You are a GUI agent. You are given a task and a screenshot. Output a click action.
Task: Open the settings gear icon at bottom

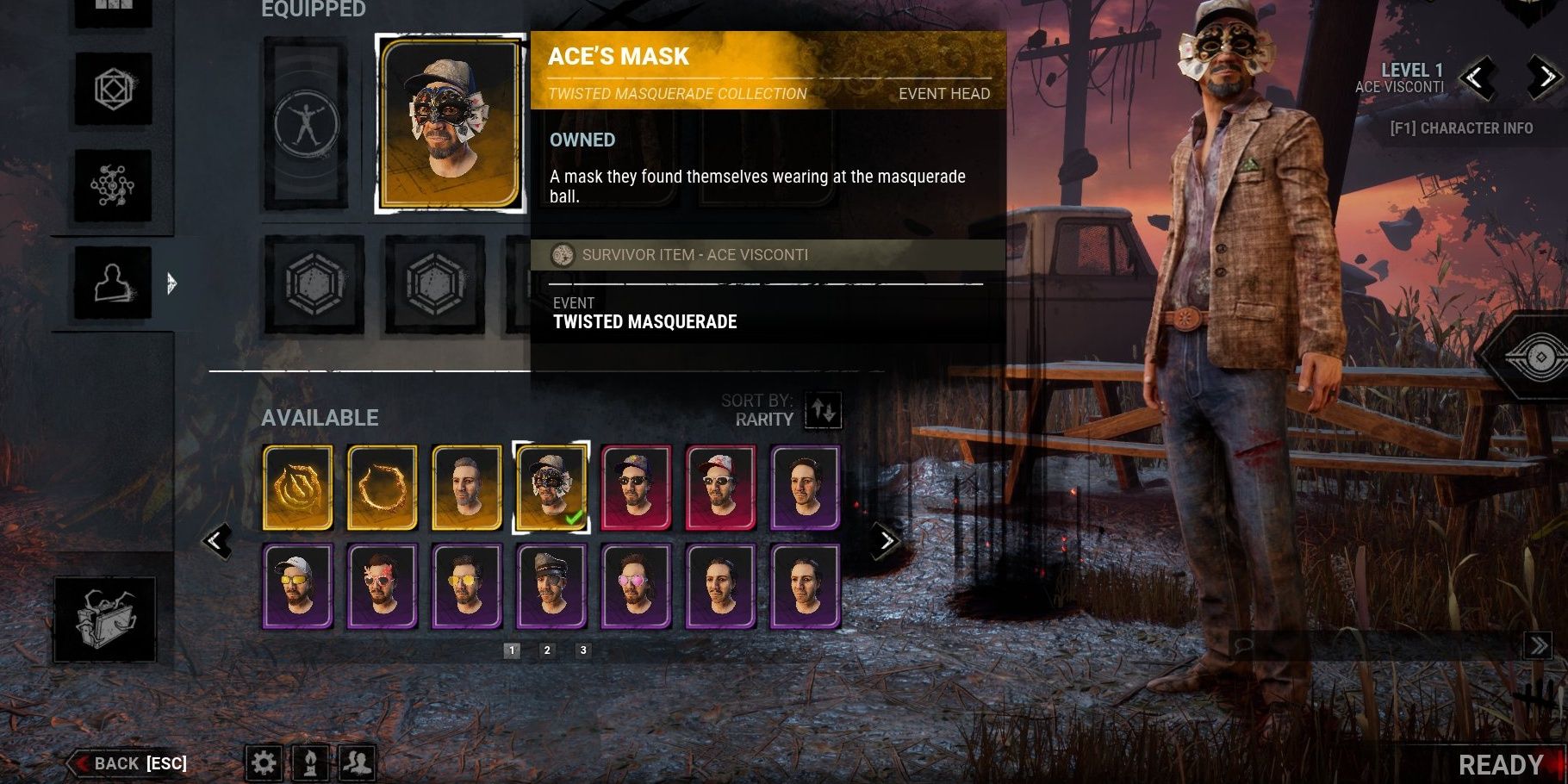tap(265, 762)
